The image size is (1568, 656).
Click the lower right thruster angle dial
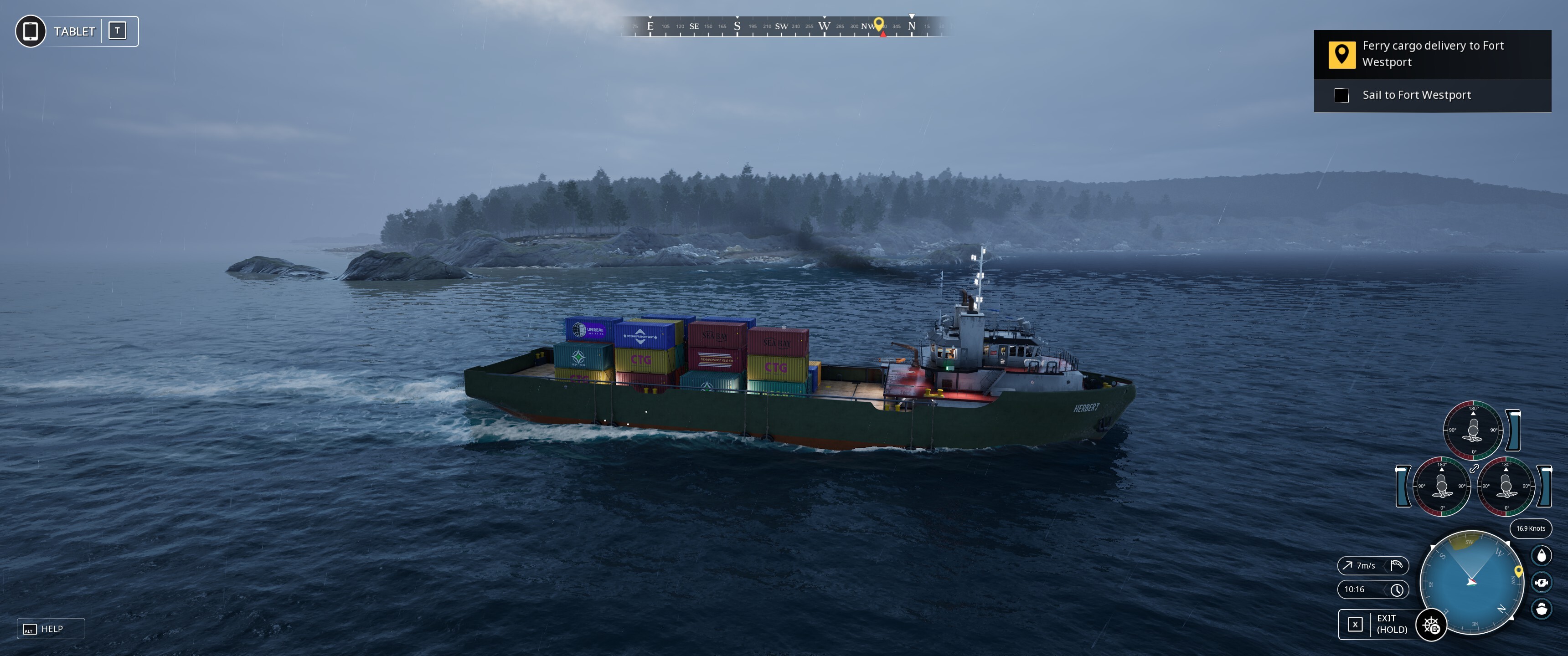tap(1506, 486)
